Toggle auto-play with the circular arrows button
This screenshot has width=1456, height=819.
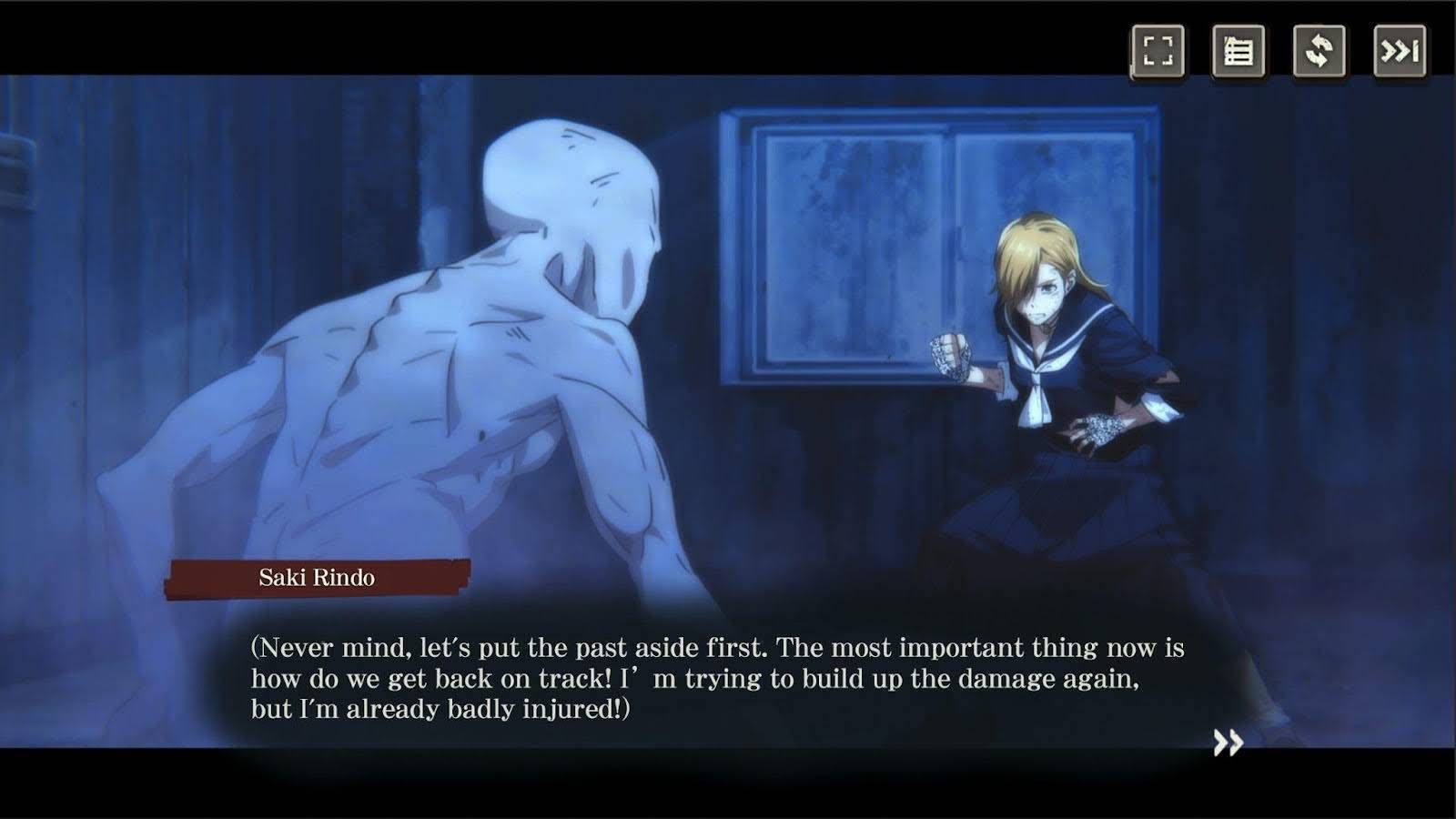(1319, 51)
